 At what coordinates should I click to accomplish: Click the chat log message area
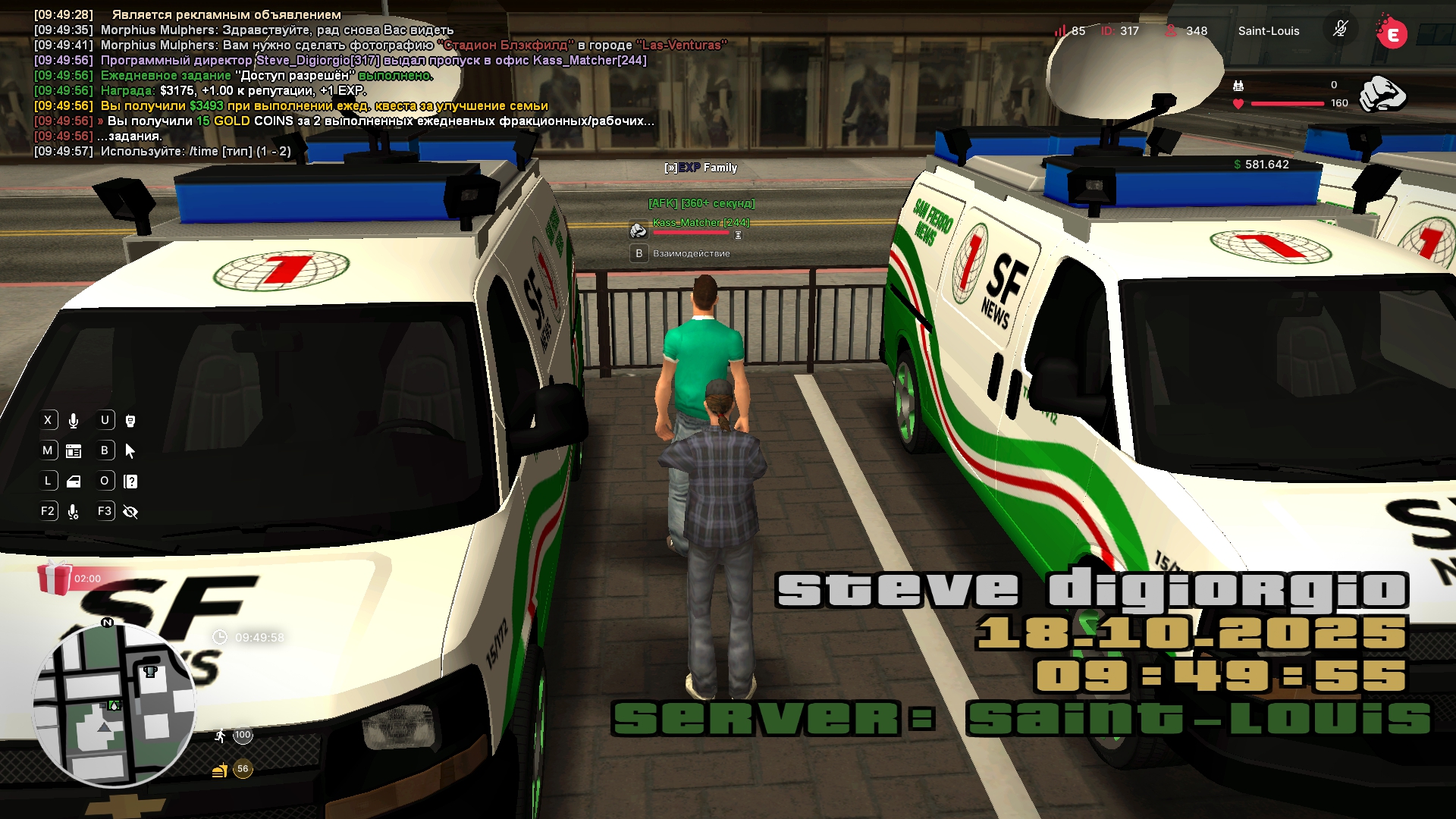pyautogui.click(x=341, y=83)
